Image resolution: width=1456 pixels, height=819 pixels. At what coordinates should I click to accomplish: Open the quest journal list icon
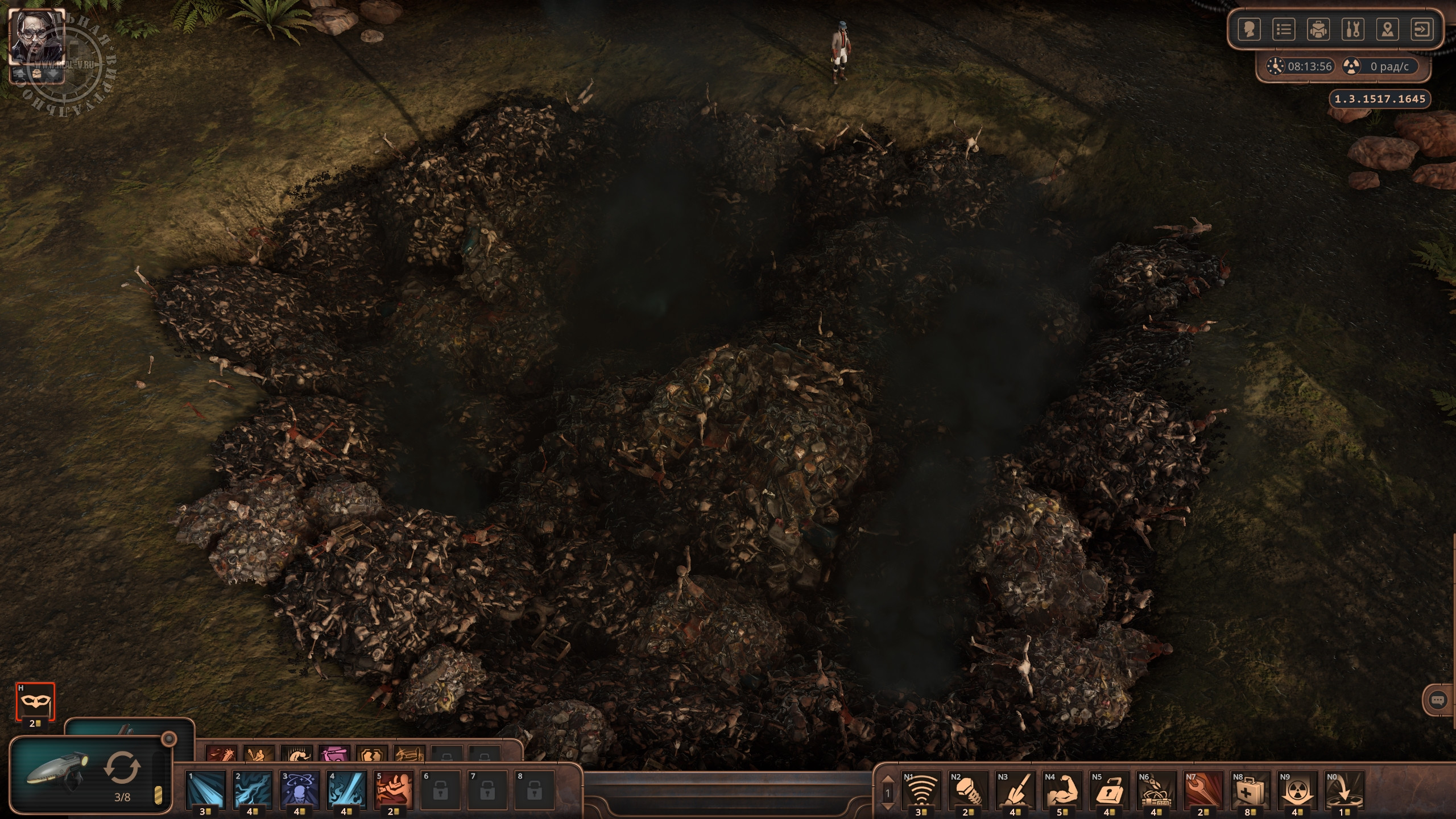coord(1284,29)
